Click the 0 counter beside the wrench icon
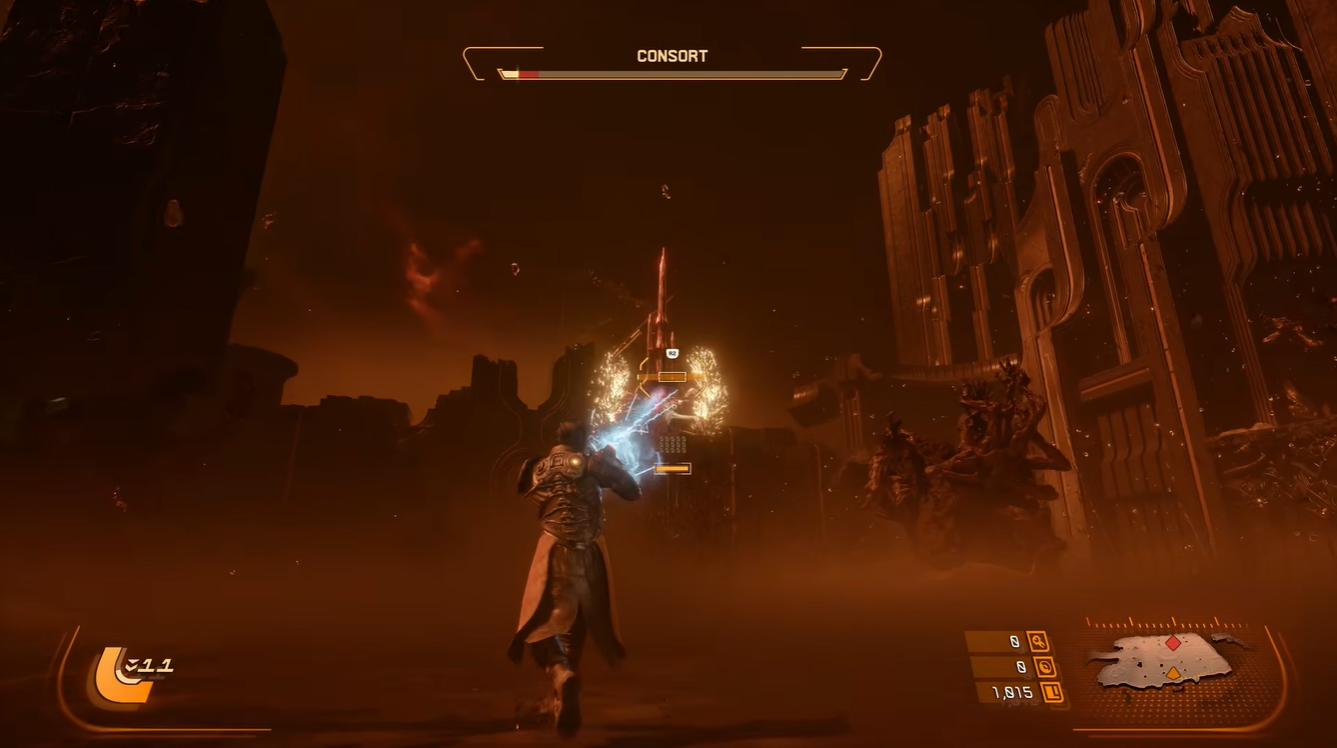 tap(1016, 642)
